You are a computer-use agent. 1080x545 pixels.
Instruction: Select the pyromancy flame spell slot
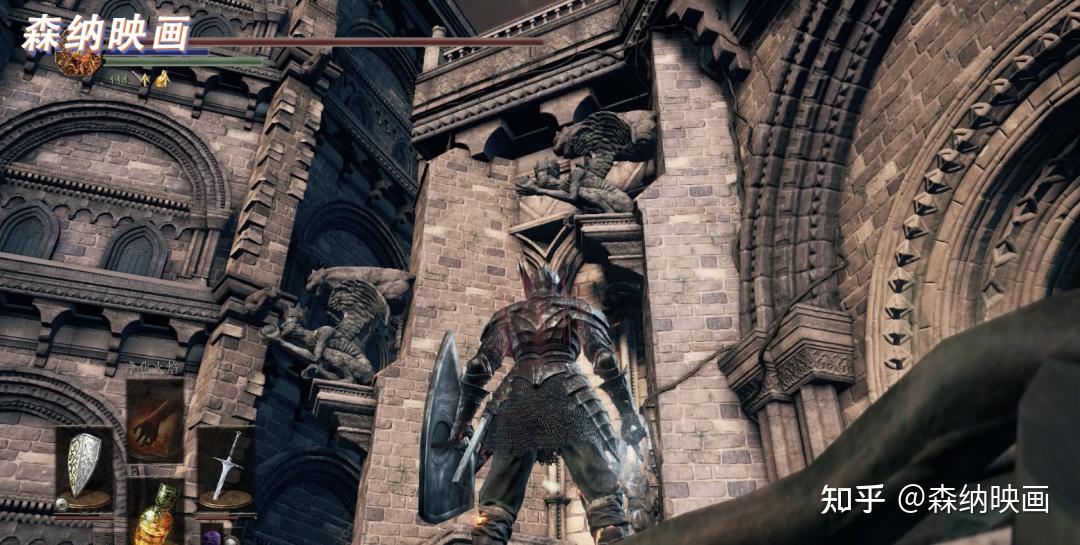[154, 407]
